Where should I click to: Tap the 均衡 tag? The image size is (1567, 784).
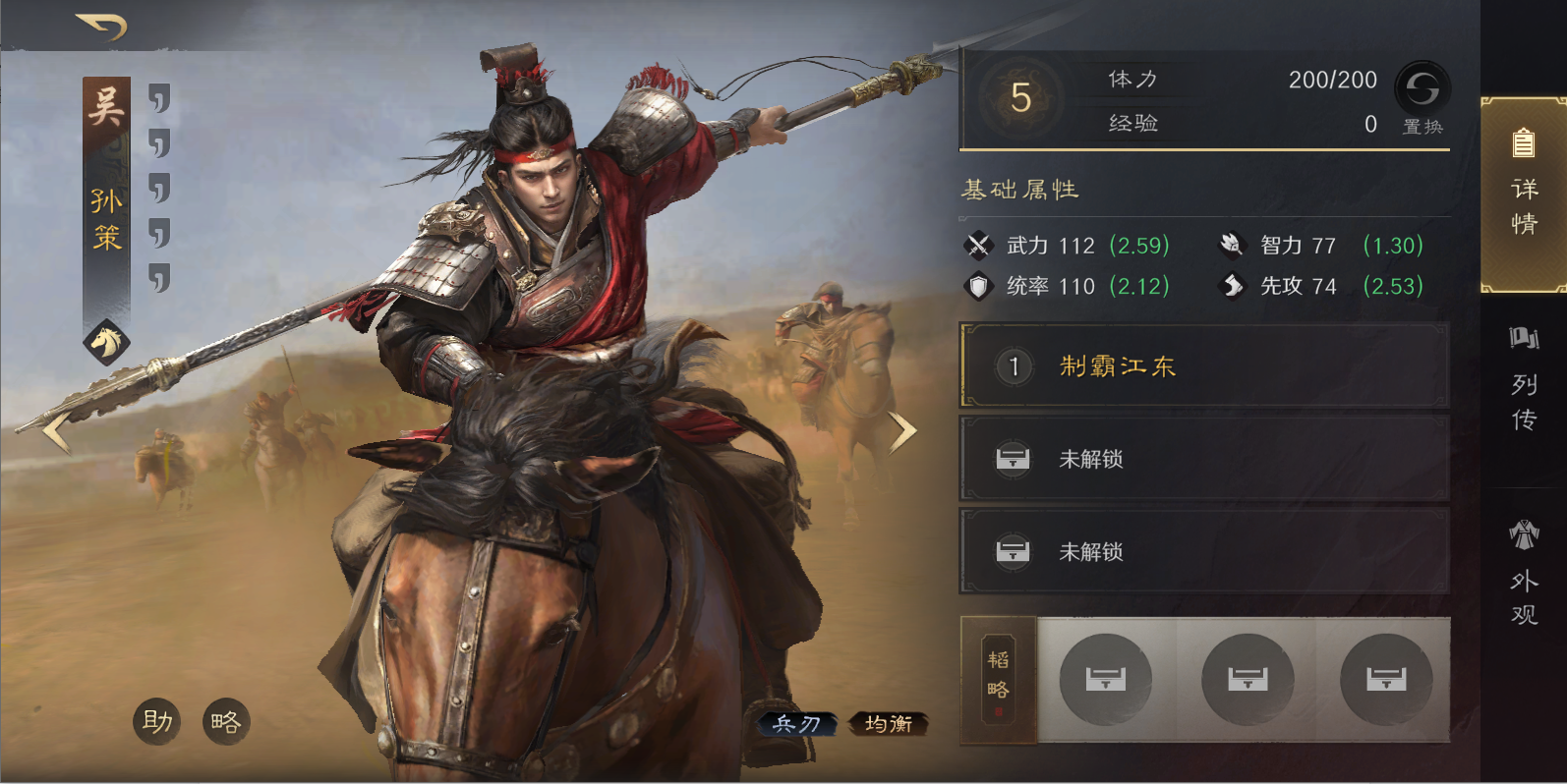tap(888, 724)
